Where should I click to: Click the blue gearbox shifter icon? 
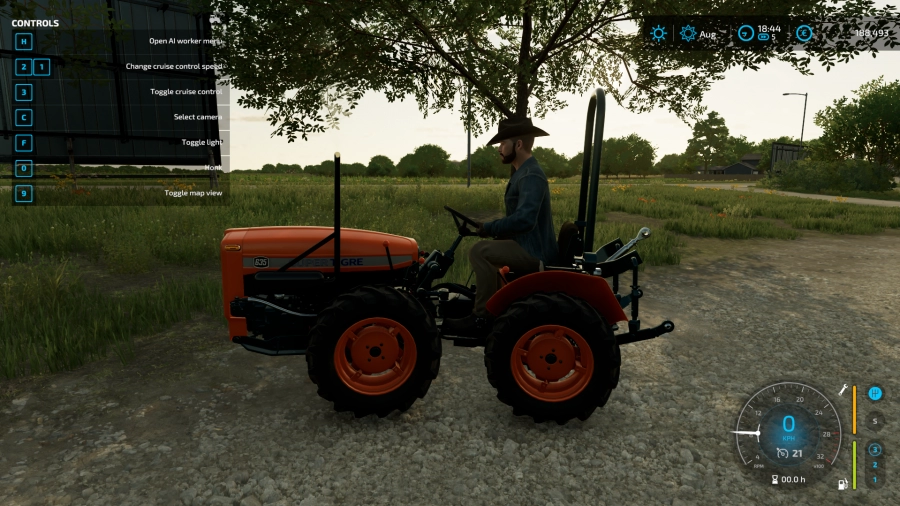tap(875, 393)
